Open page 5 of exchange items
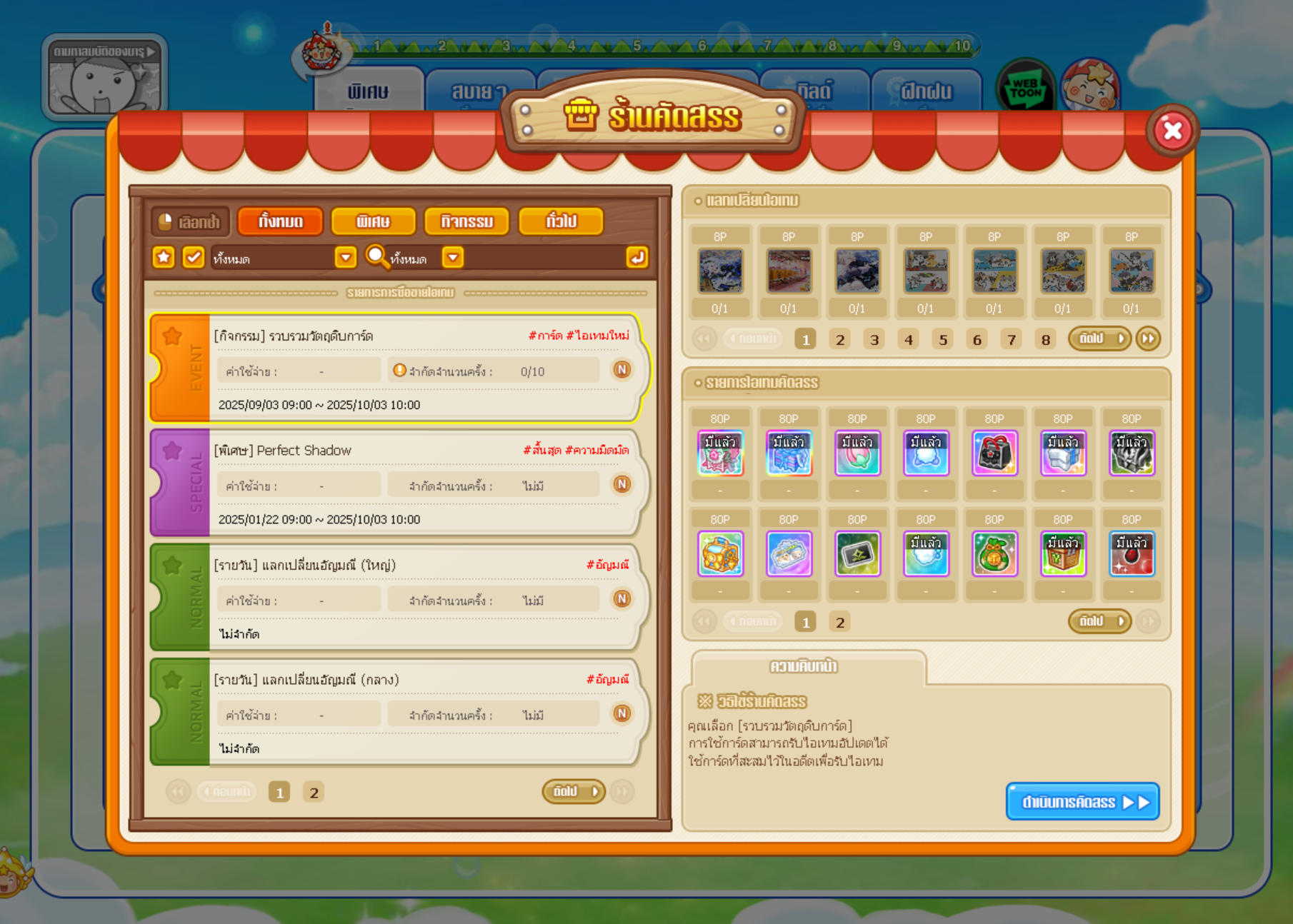 943,340
